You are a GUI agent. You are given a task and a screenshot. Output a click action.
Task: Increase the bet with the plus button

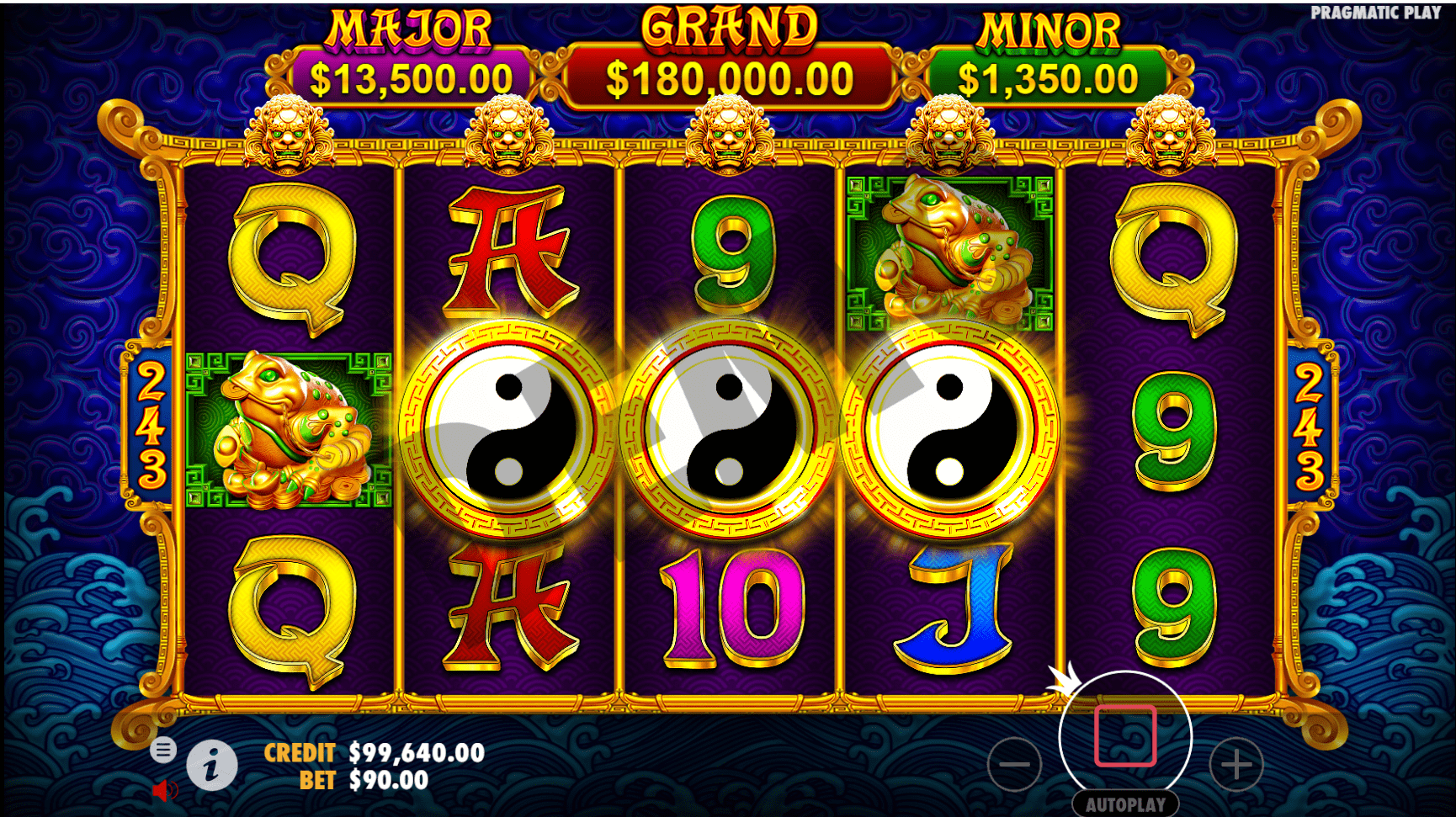pyautogui.click(x=1234, y=764)
